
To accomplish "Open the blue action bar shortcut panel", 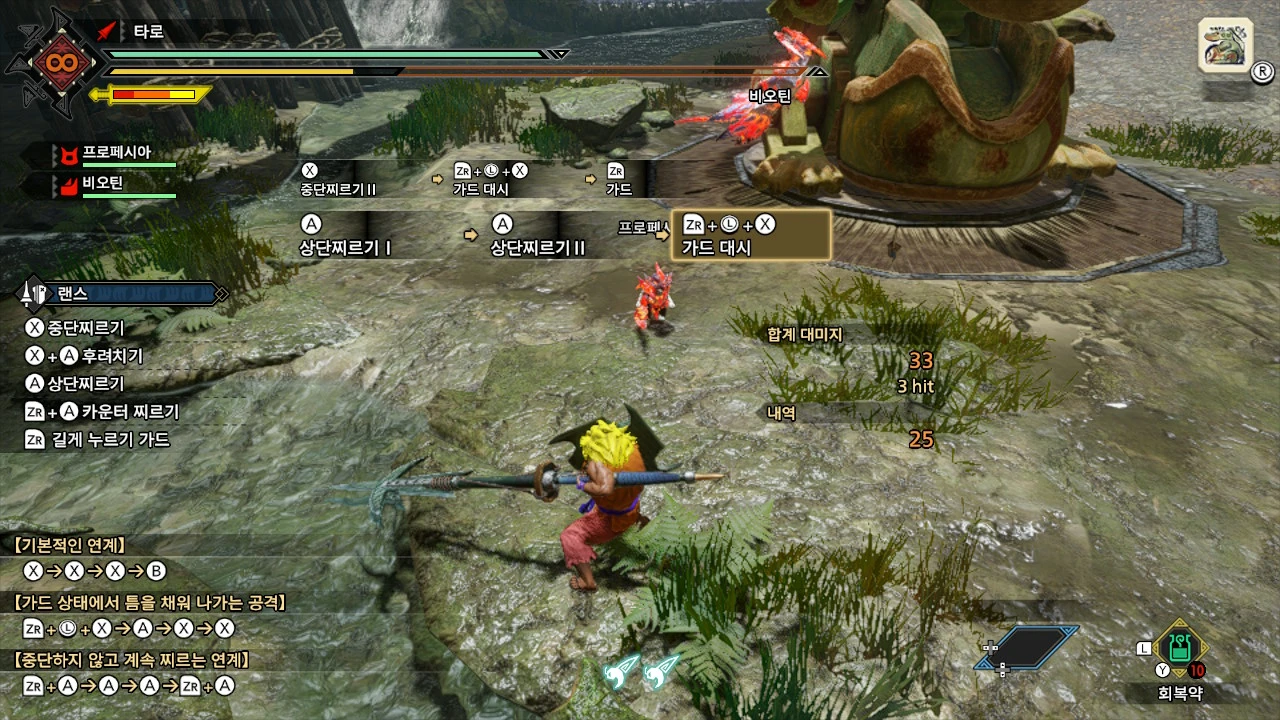I will pyautogui.click(x=1028, y=647).
